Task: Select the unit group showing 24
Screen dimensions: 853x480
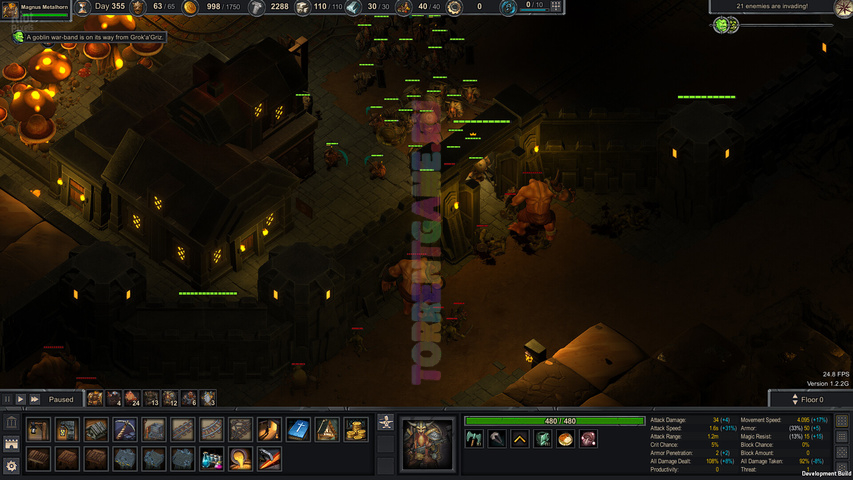Action: pos(131,399)
